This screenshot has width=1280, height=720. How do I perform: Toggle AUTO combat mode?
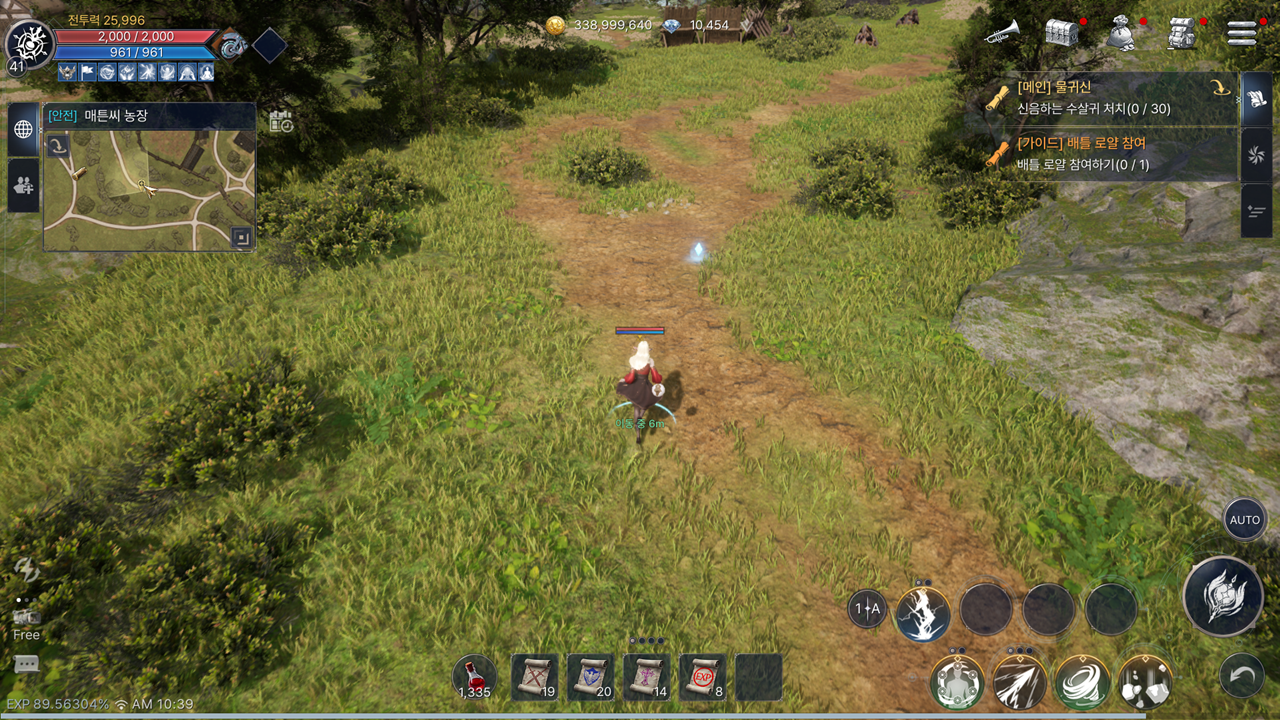(1245, 520)
